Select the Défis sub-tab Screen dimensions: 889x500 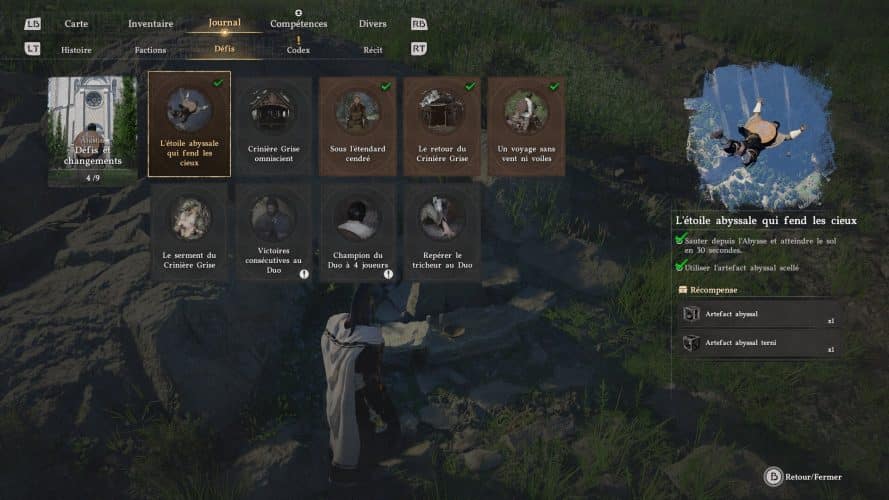(224, 49)
